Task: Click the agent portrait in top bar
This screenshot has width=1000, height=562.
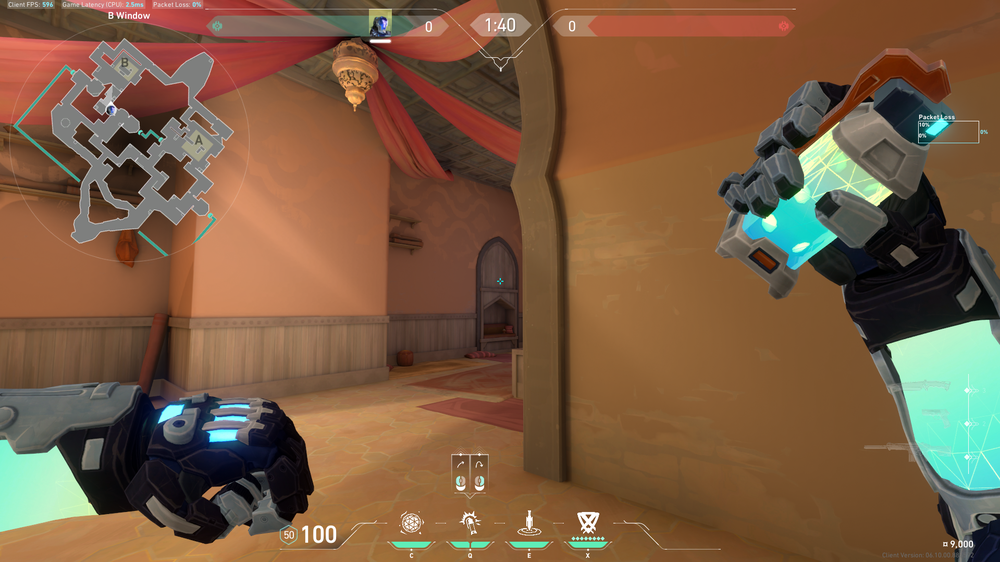Action: point(380,25)
